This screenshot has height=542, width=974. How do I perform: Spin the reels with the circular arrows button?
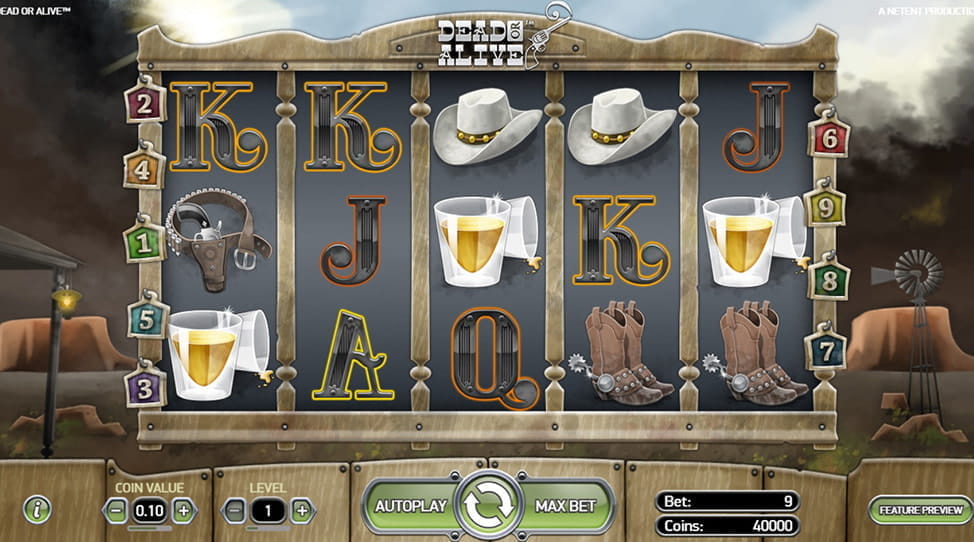click(490, 506)
